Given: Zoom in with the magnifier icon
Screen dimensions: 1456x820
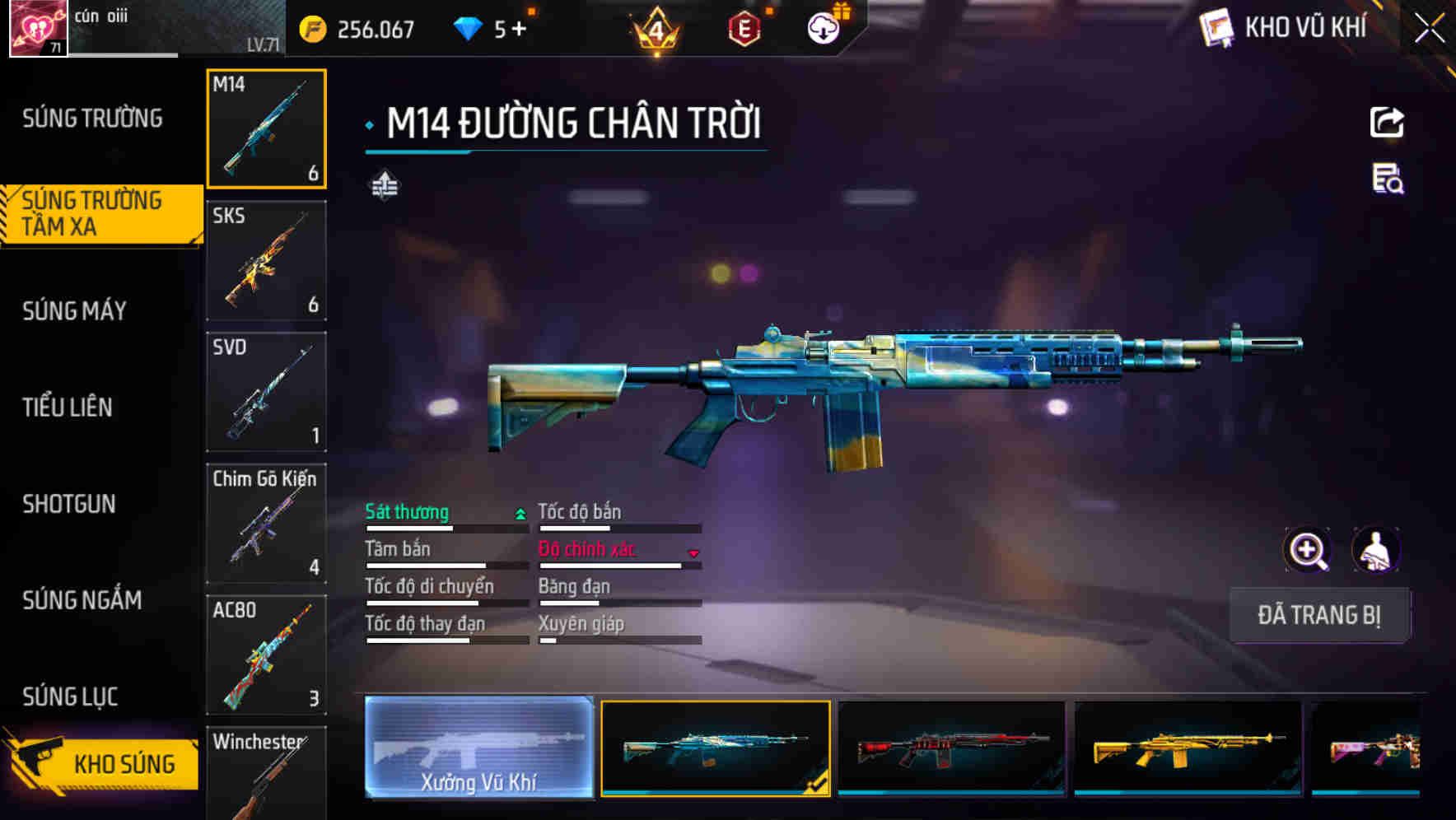Looking at the screenshot, I should point(1307,550).
